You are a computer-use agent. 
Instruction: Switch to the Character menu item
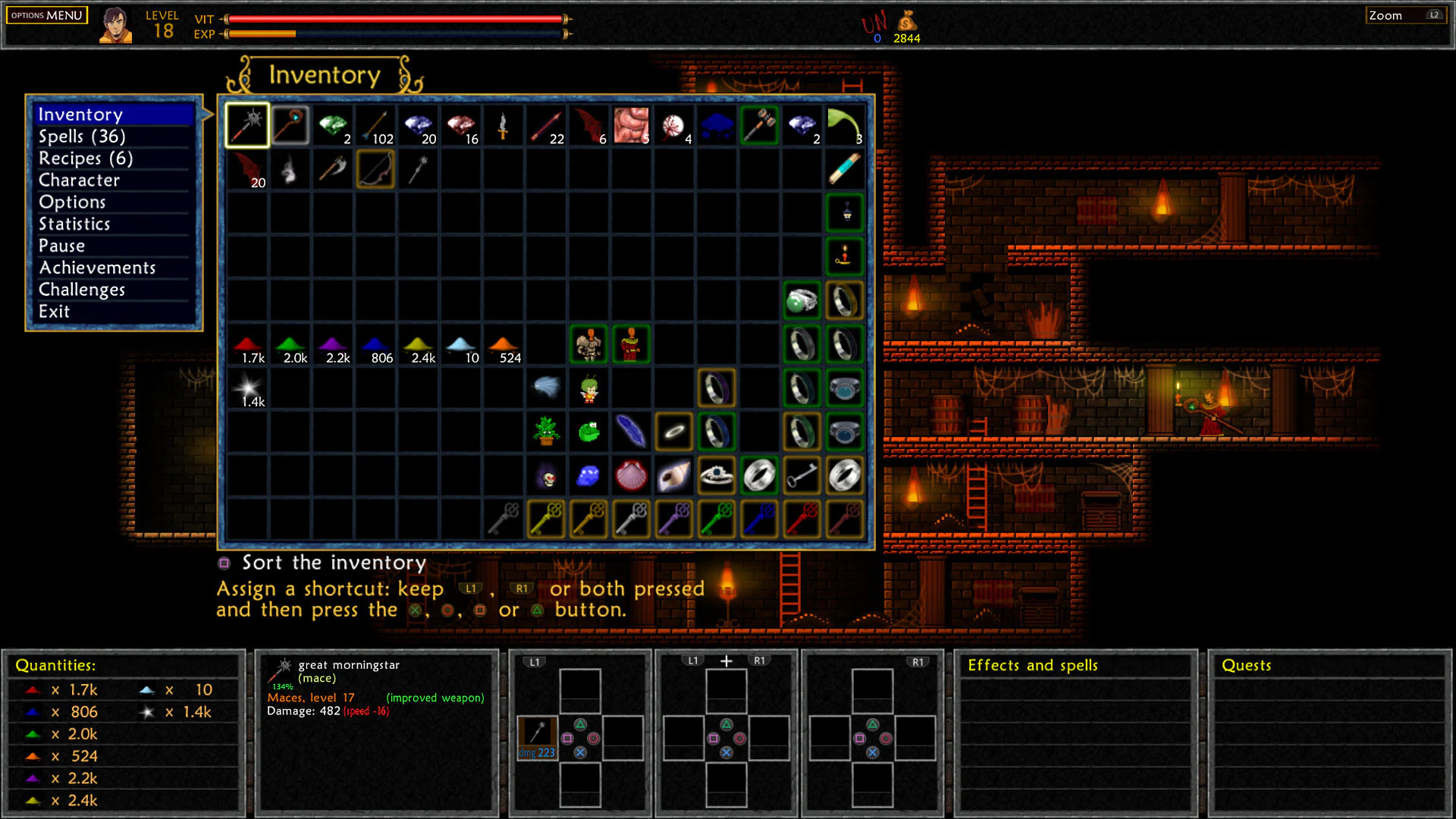click(x=79, y=180)
